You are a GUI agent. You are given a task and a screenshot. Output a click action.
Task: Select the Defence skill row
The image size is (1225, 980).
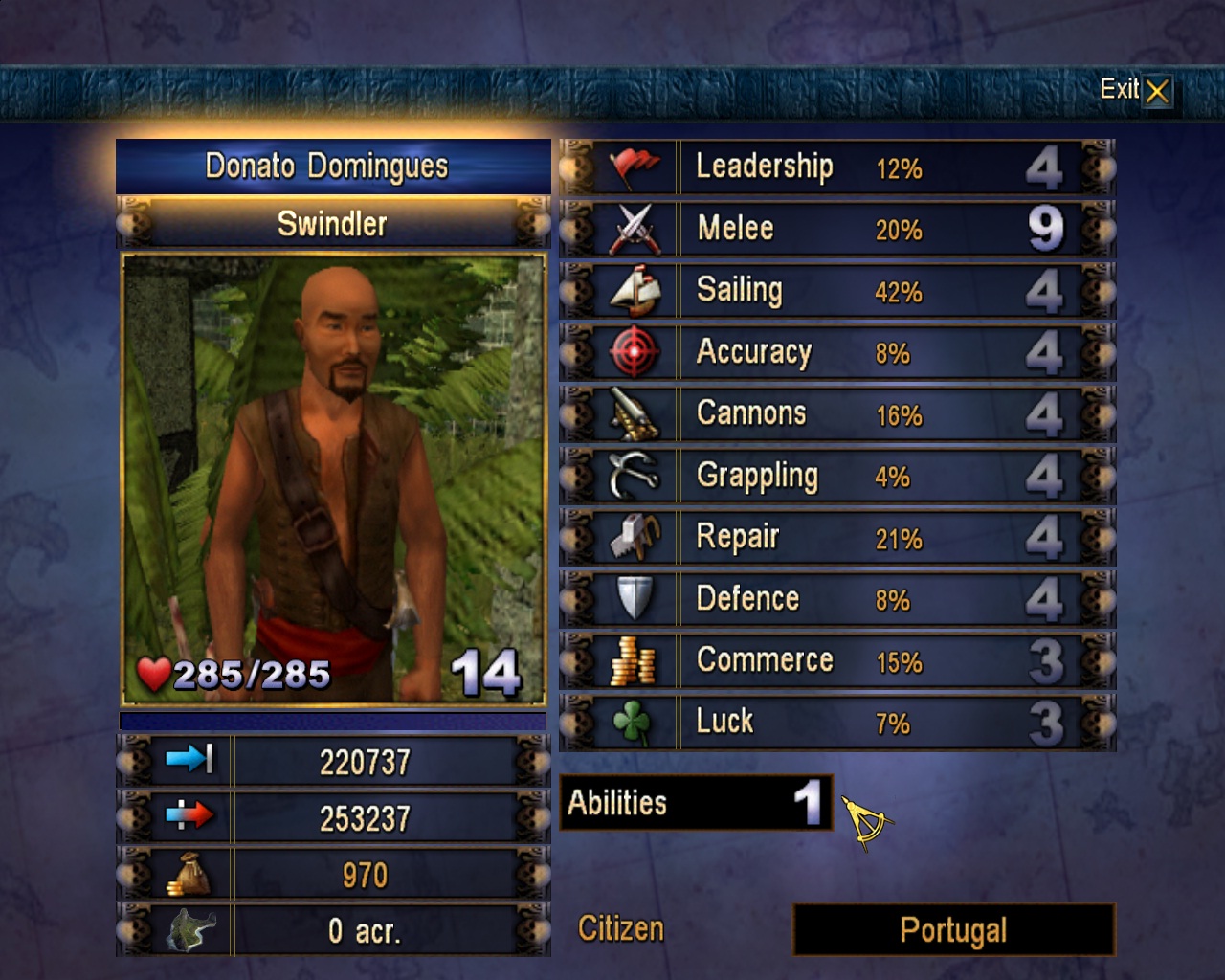(837, 599)
